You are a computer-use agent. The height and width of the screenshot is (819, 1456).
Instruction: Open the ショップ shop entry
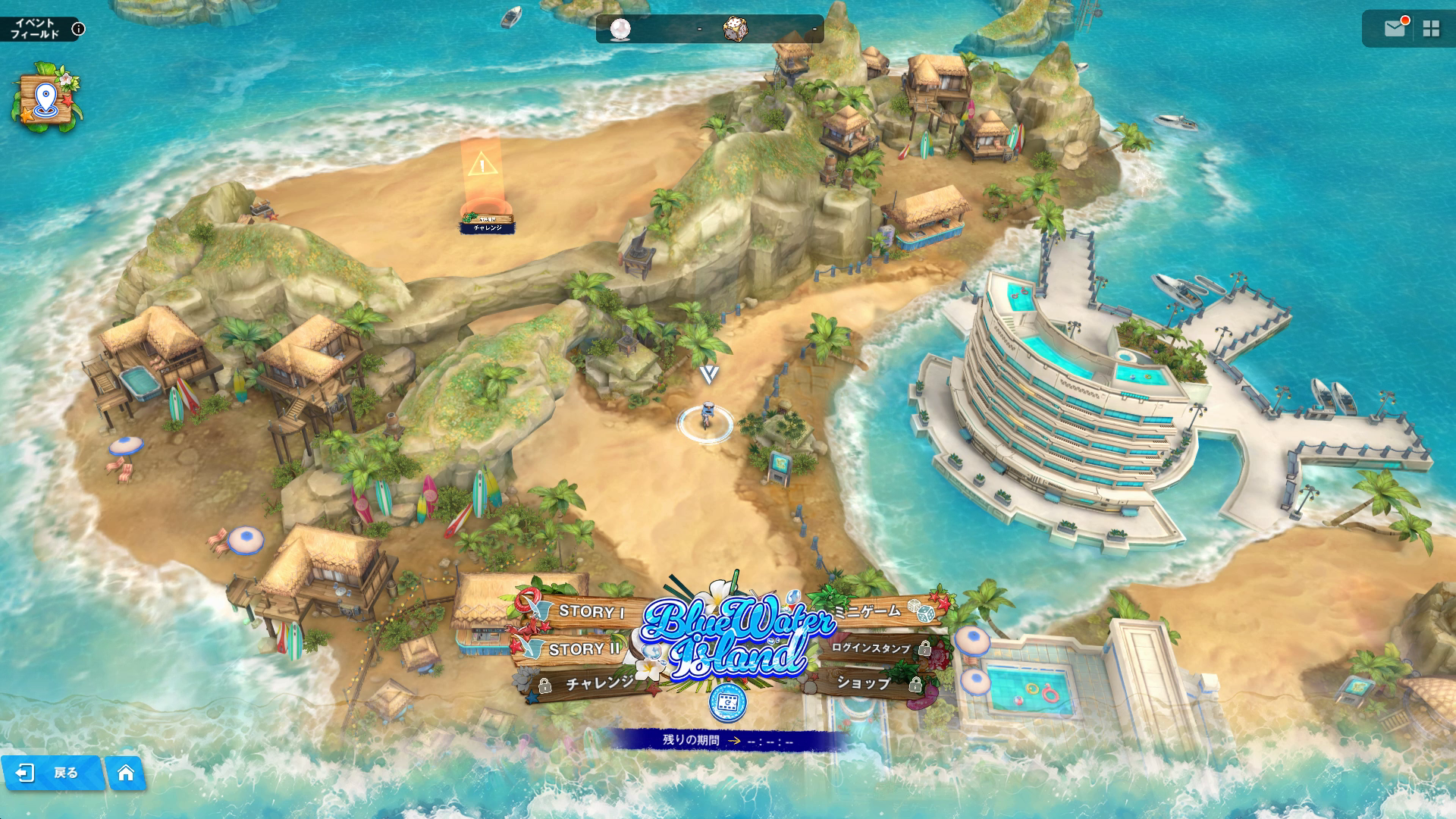tap(864, 683)
